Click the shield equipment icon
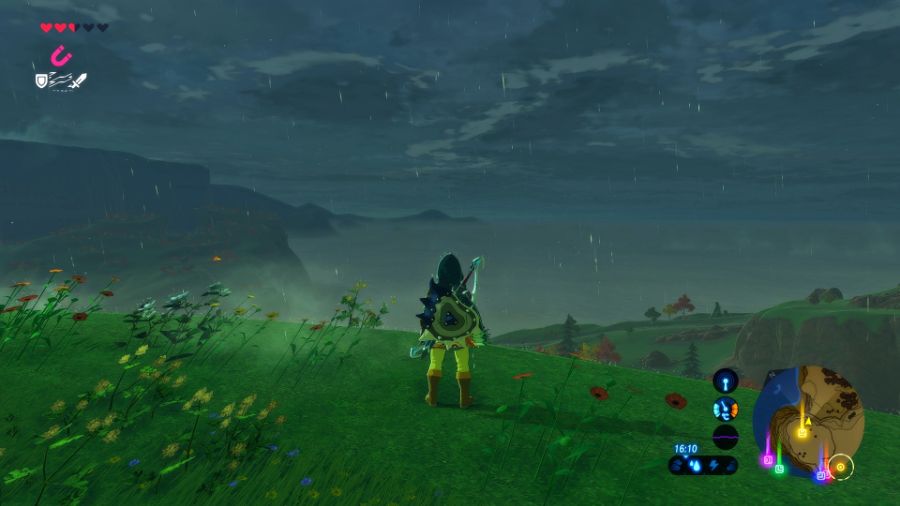 [x=42, y=80]
